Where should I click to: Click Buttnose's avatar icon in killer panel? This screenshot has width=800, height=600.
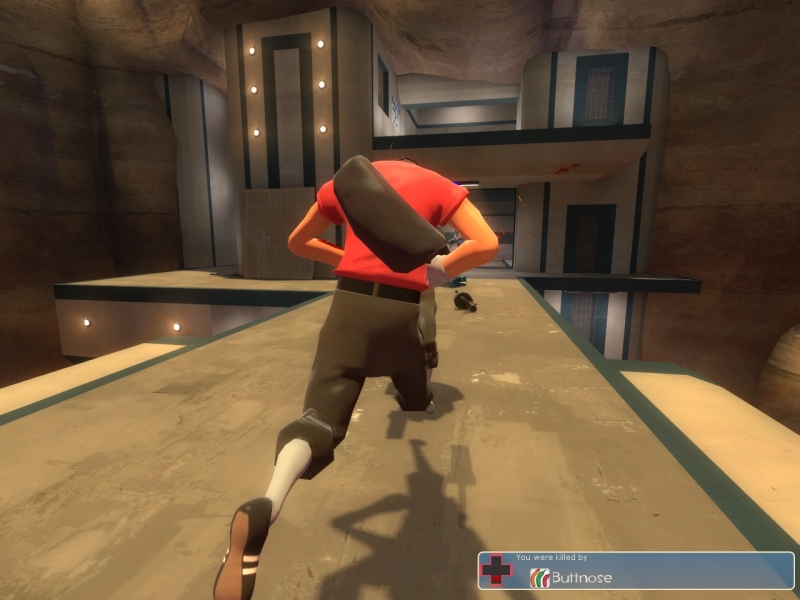point(540,577)
